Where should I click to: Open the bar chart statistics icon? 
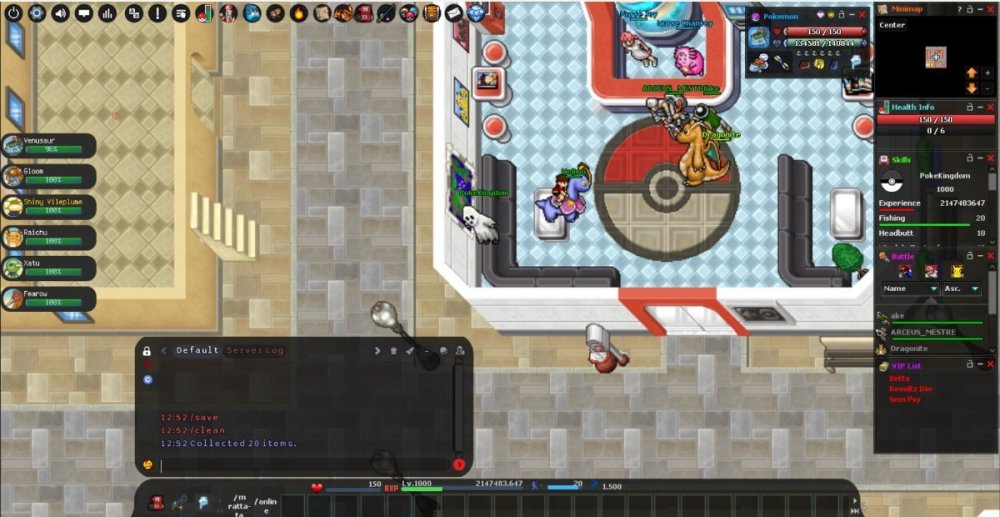(x=108, y=13)
